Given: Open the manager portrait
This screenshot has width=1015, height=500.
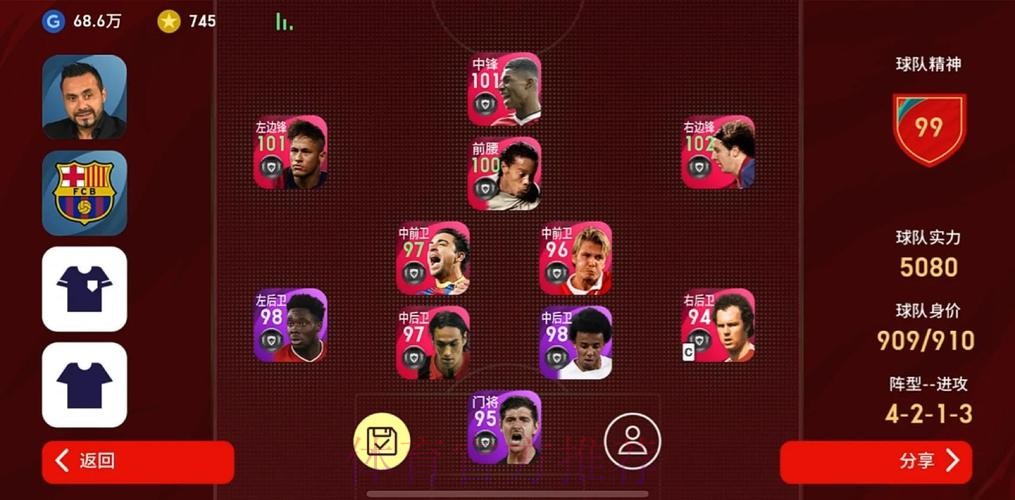Looking at the screenshot, I should (x=84, y=97).
